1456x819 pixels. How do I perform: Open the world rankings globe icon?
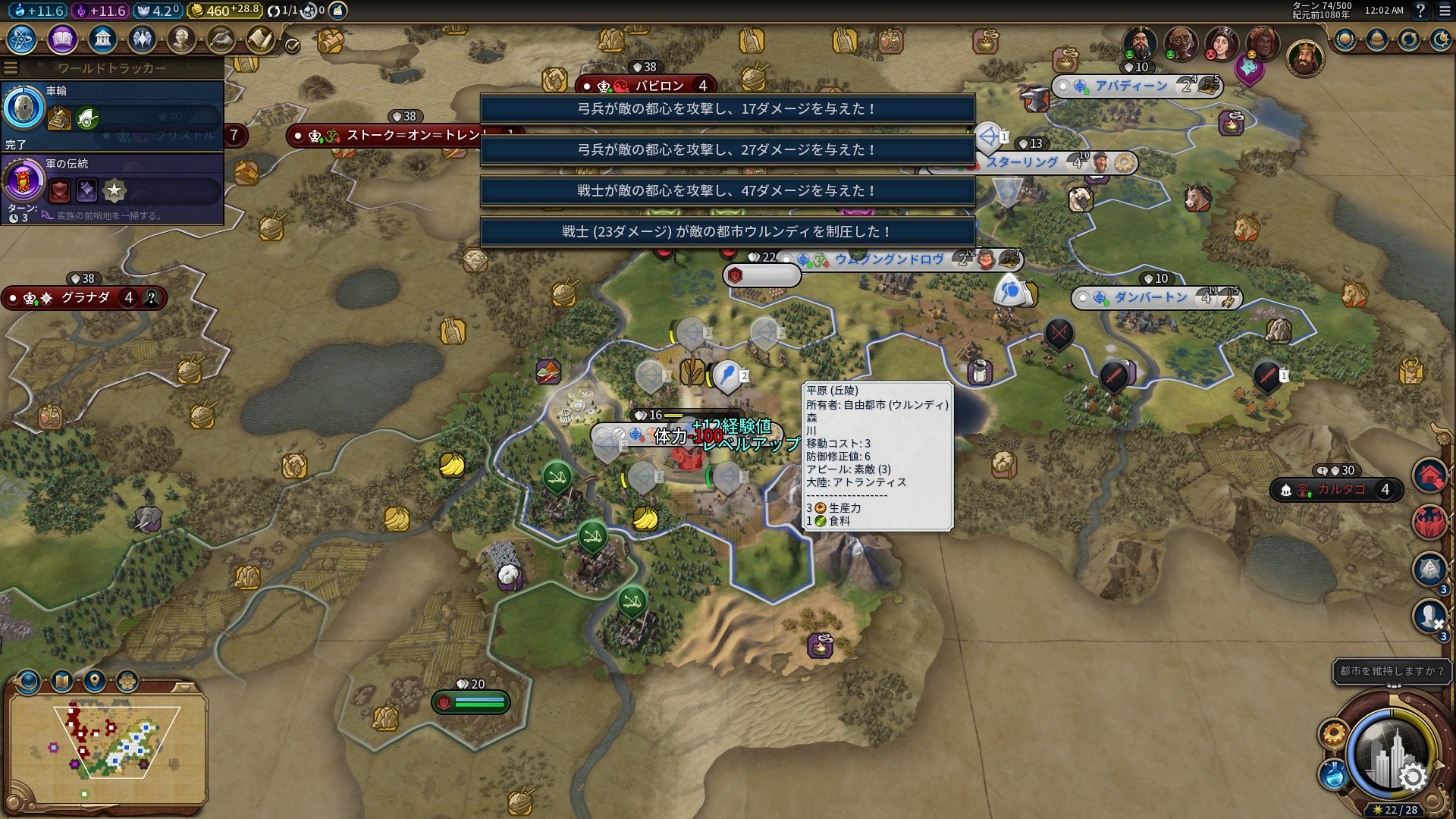(x=1345, y=39)
